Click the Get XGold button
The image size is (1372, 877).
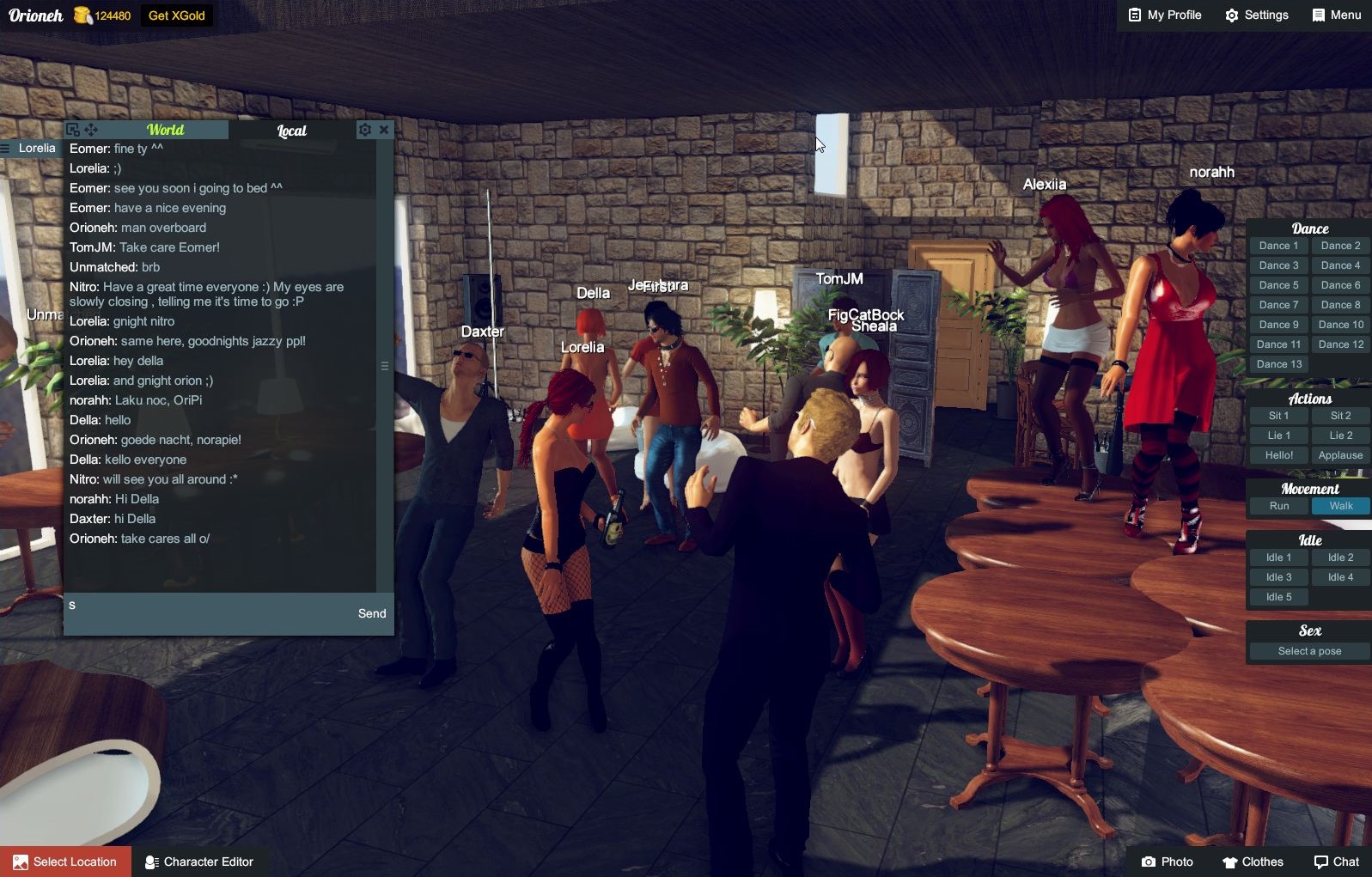[x=176, y=15]
